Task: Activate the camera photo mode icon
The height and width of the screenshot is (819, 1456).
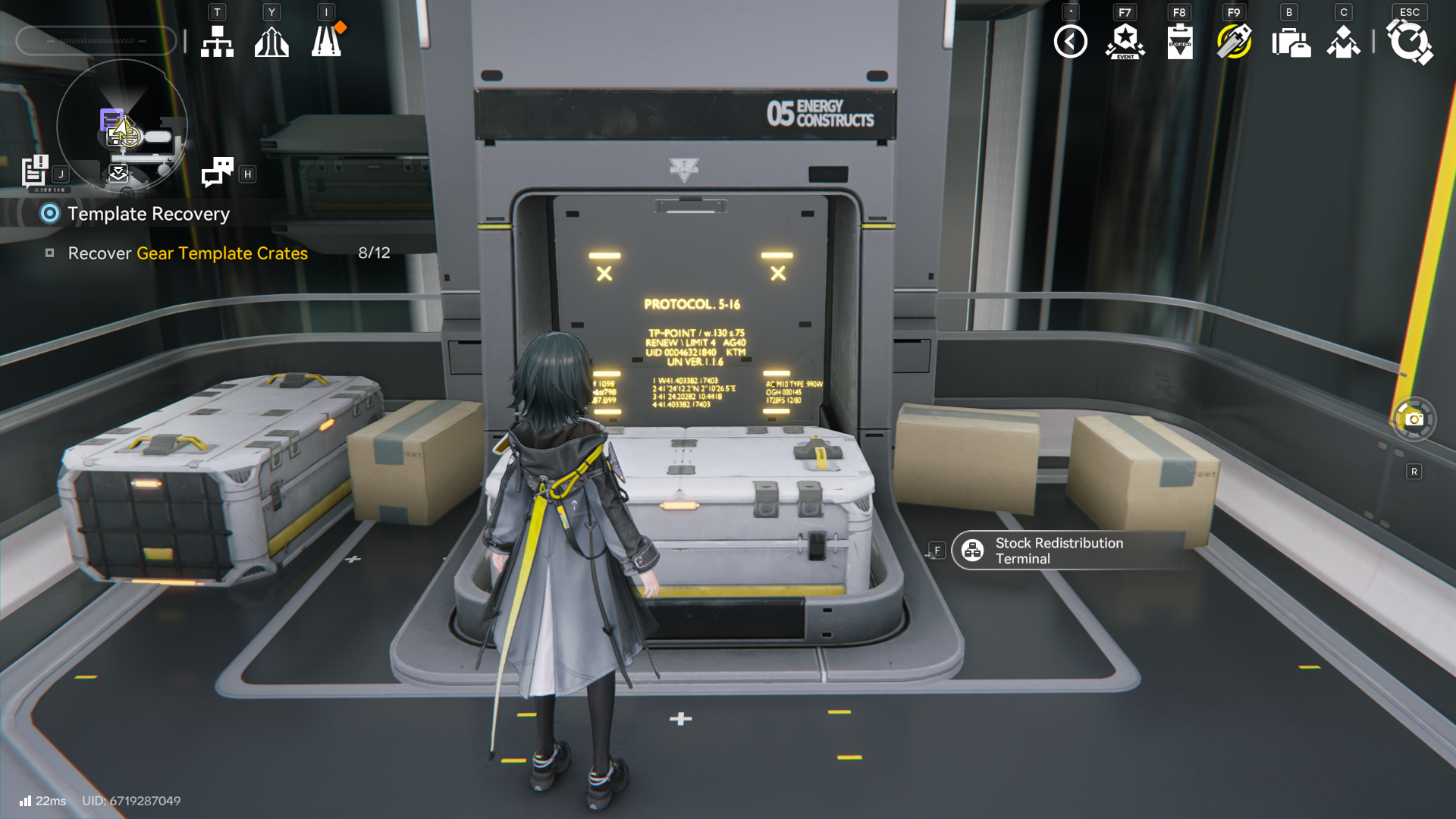Action: coord(1414,419)
